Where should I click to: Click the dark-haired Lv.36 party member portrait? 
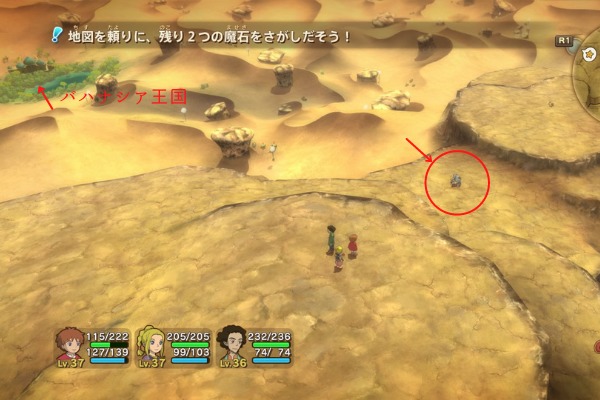pos(232,343)
